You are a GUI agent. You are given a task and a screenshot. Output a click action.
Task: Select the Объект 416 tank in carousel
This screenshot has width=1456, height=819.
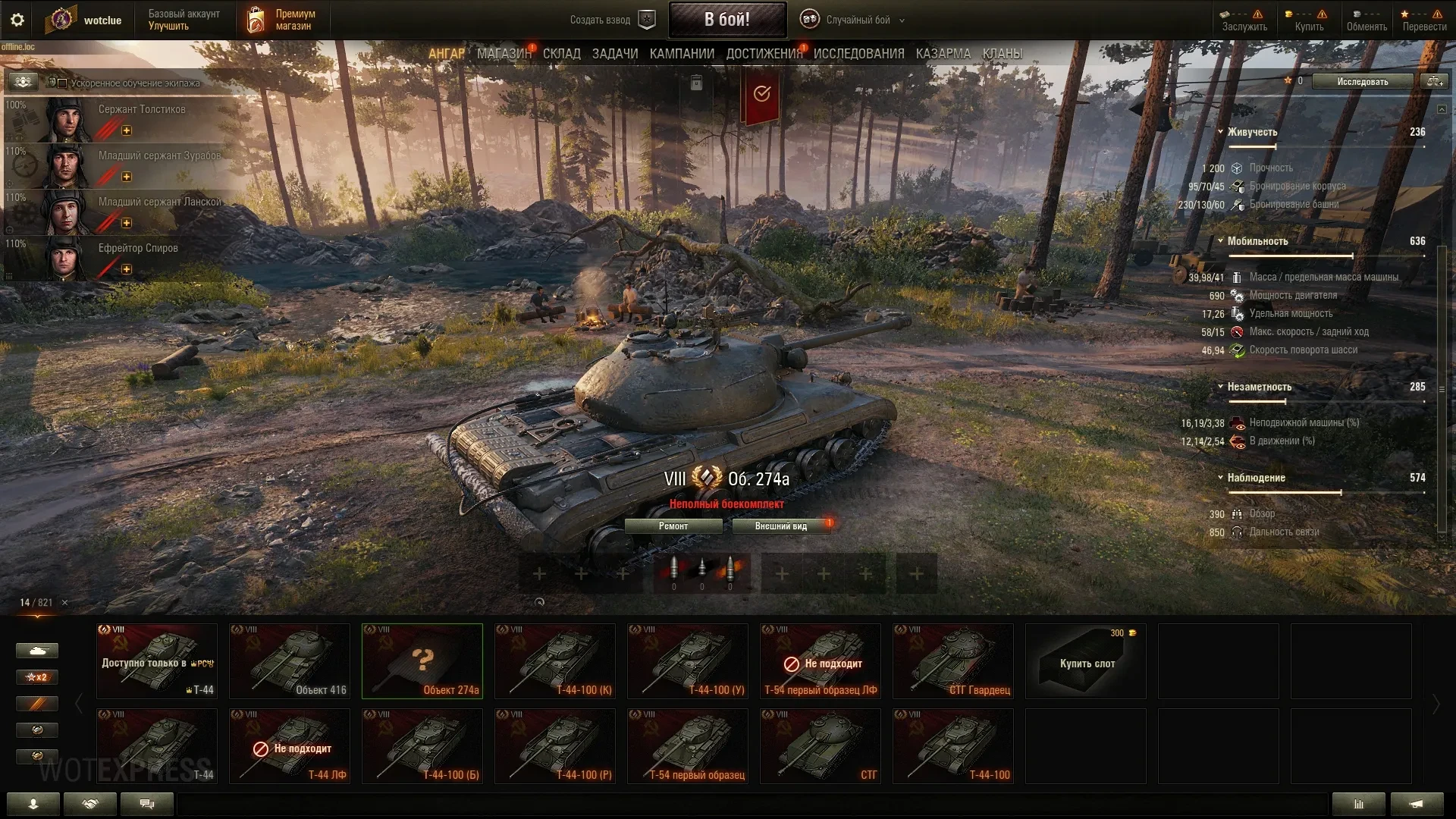click(290, 661)
